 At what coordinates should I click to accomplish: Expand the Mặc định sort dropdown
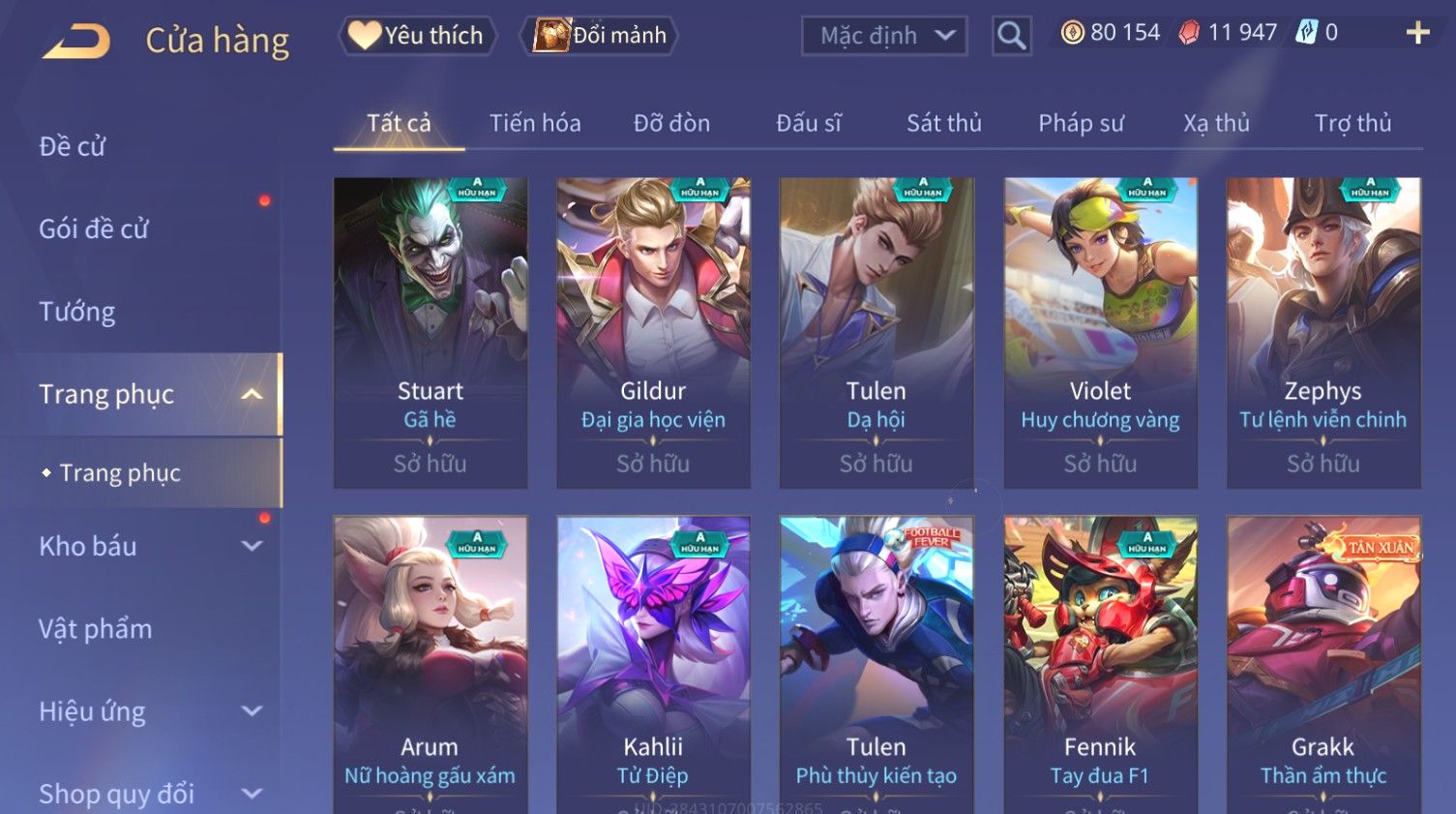tap(884, 36)
